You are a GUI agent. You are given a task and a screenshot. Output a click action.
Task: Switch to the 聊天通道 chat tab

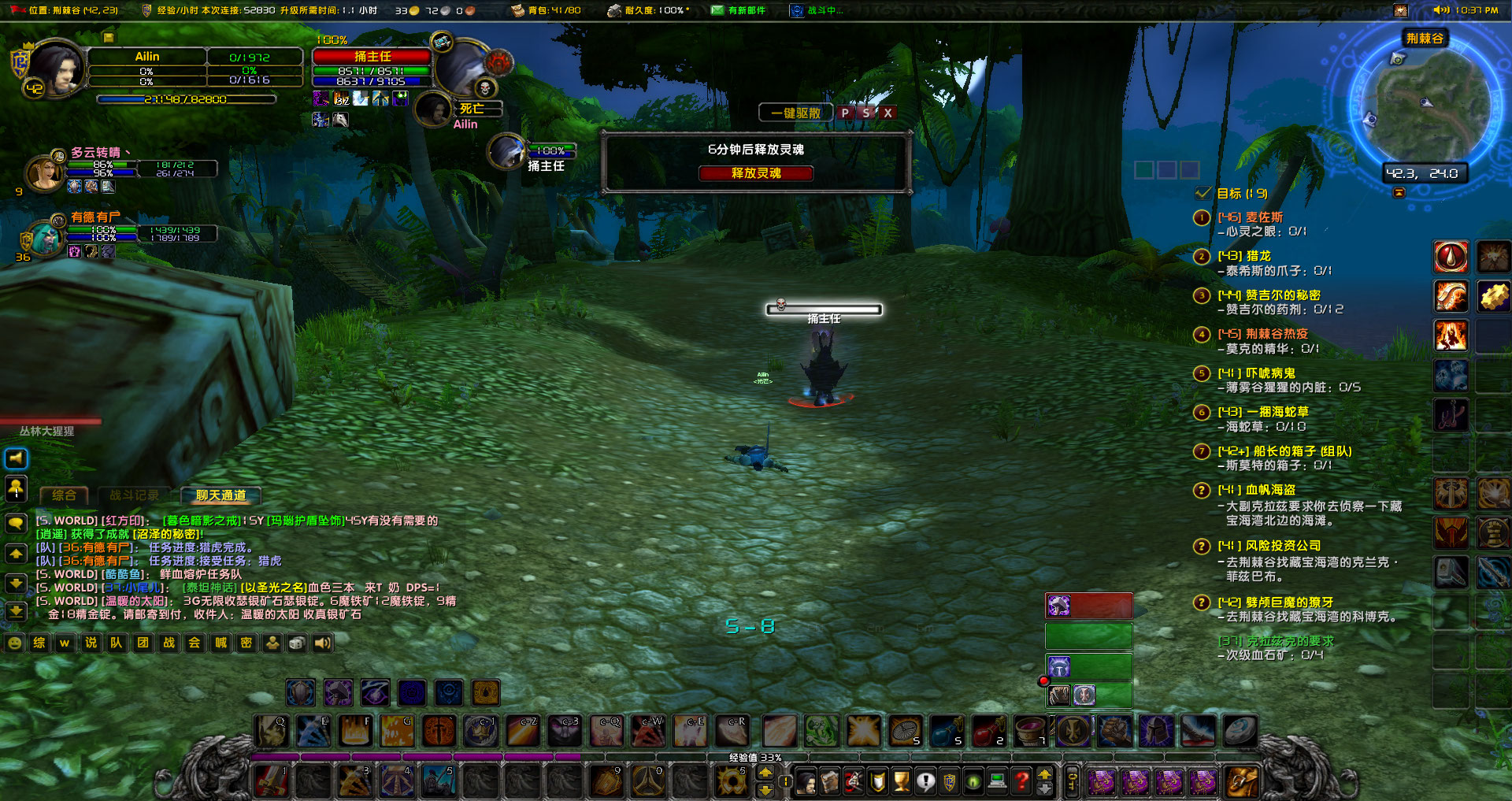pyautogui.click(x=222, y=495)
